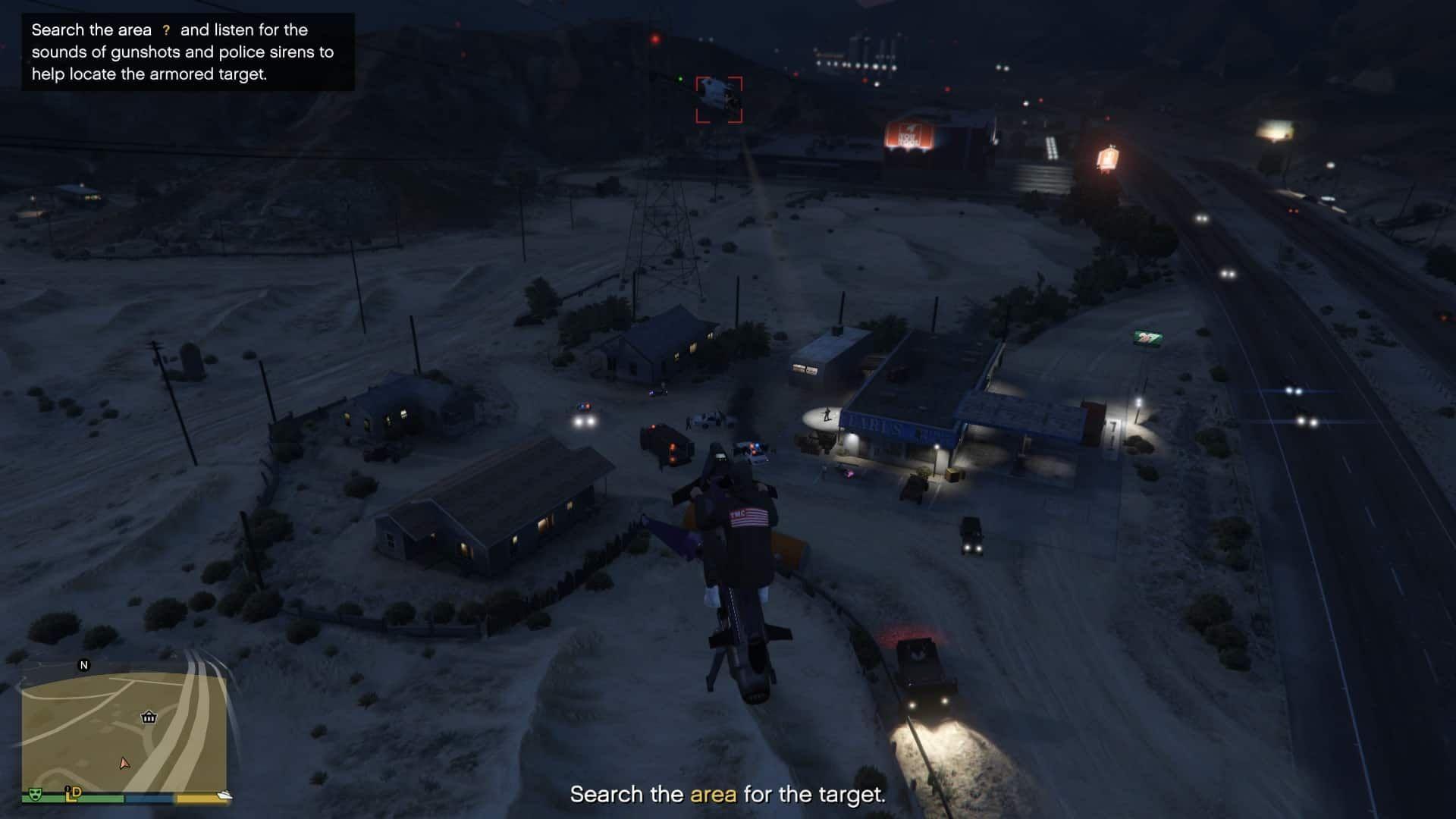Click the North compass marker on minimap
1456x819 pixels.
coord(84,665)
